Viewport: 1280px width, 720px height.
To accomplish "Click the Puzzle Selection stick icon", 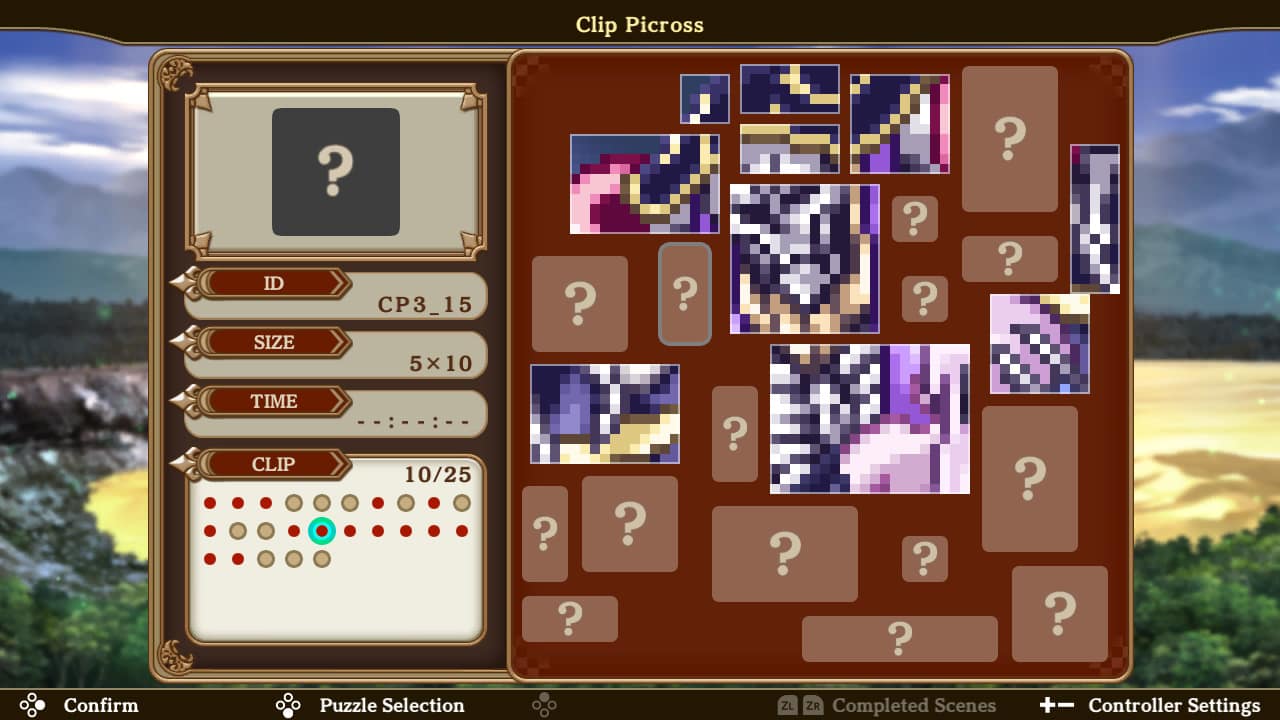I will click(x=287, y=705).
